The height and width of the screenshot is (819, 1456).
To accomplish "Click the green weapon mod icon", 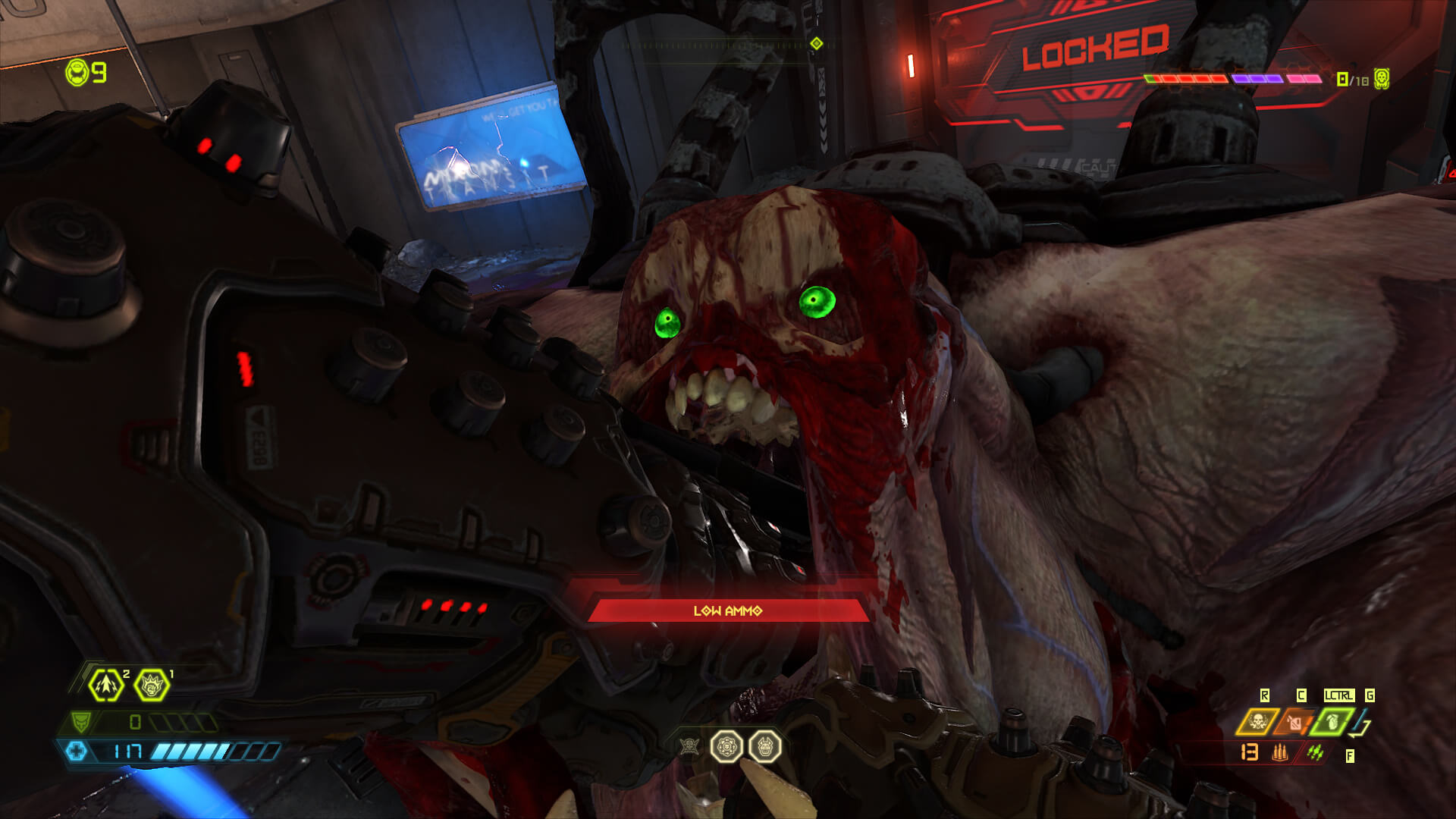I will (1315, 752).
